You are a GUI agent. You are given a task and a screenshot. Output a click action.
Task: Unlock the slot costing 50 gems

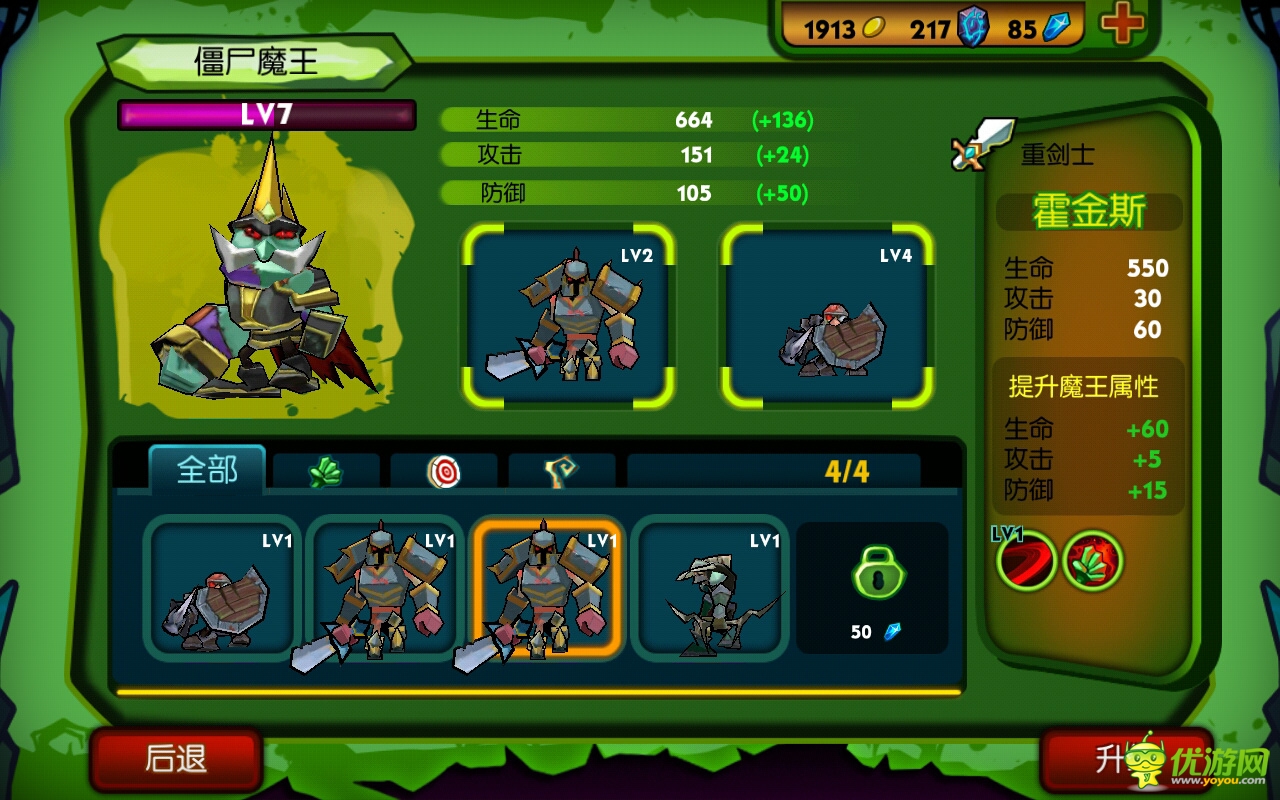[872, 588]
